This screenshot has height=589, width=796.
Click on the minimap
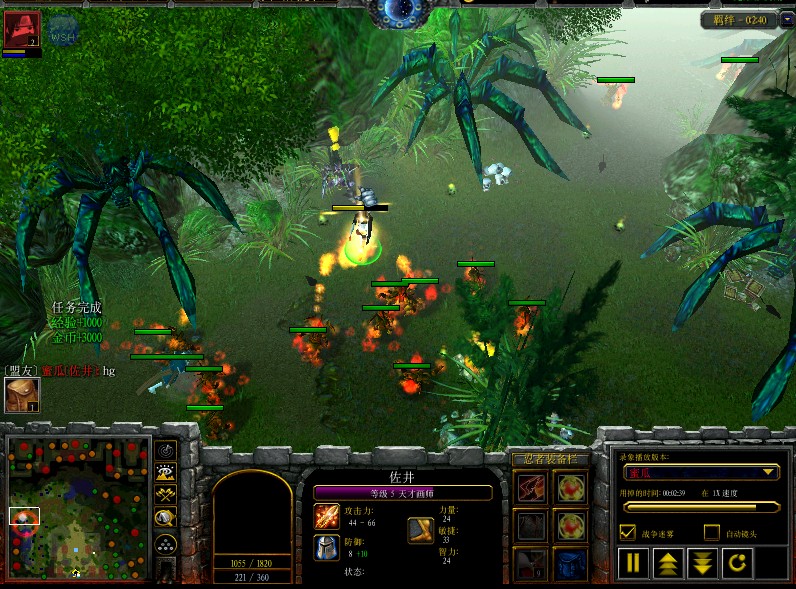tap(79, 507)
